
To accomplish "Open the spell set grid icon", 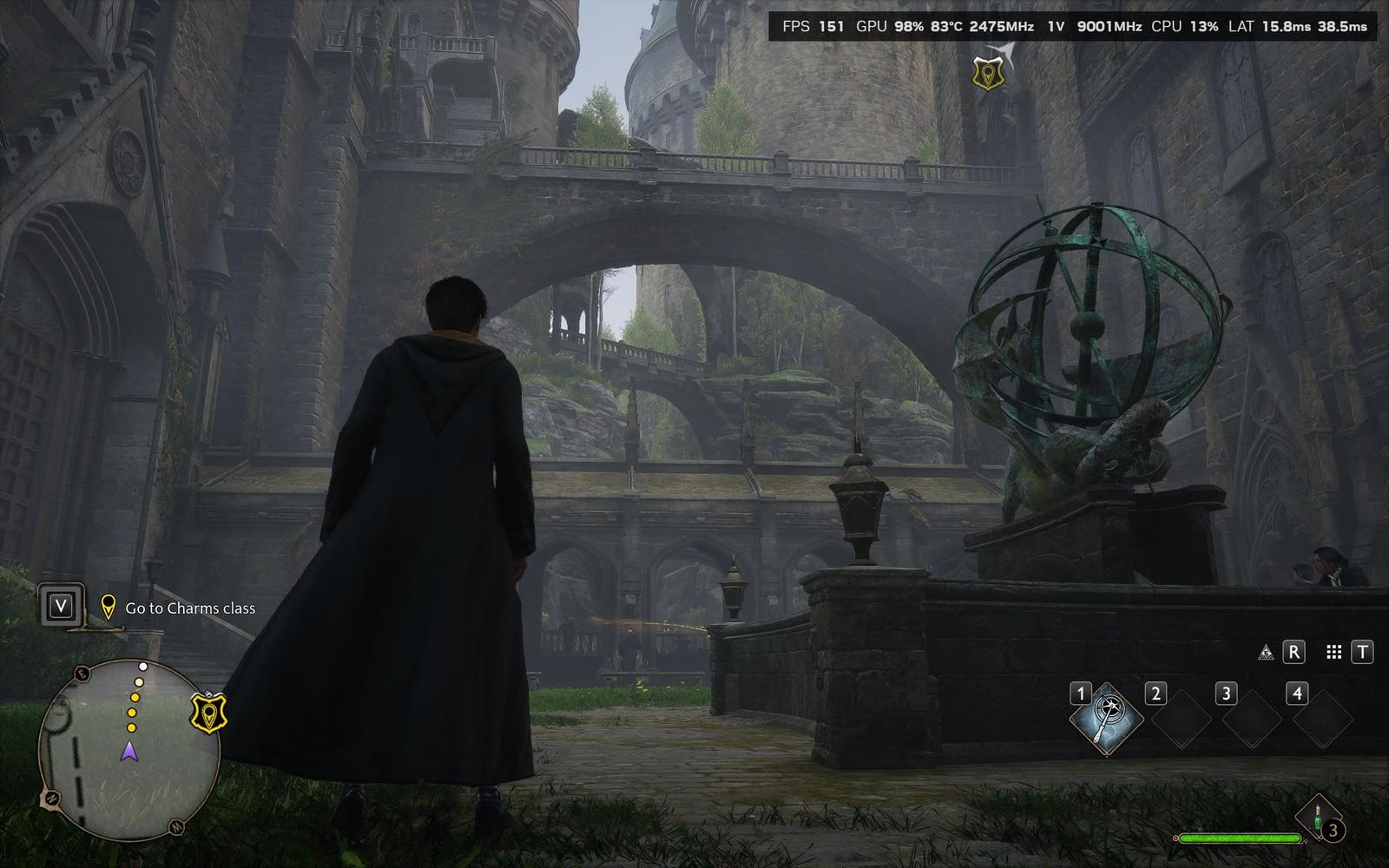I will 1334,653.
